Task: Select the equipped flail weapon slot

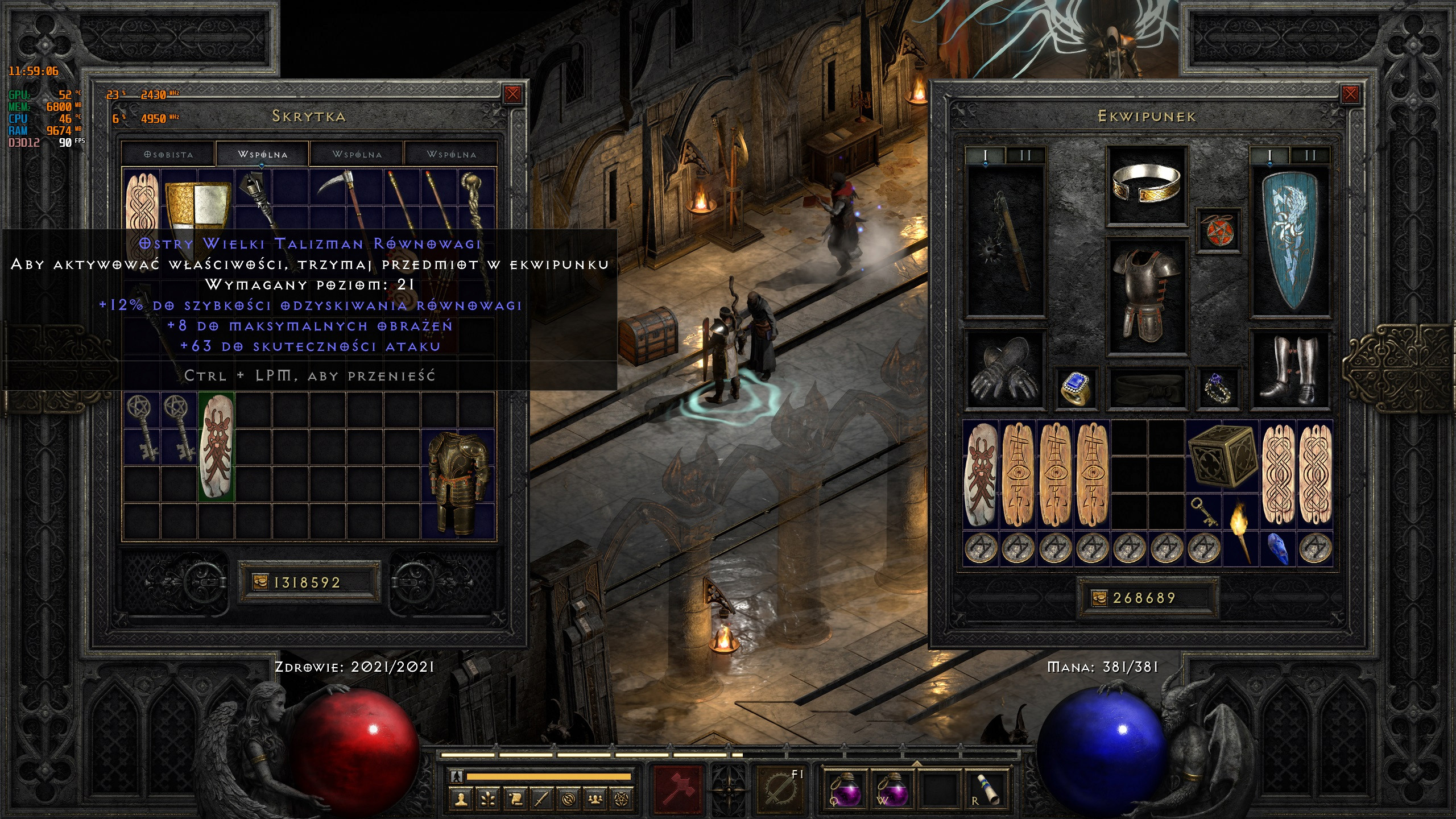Action: [1006, 242]
